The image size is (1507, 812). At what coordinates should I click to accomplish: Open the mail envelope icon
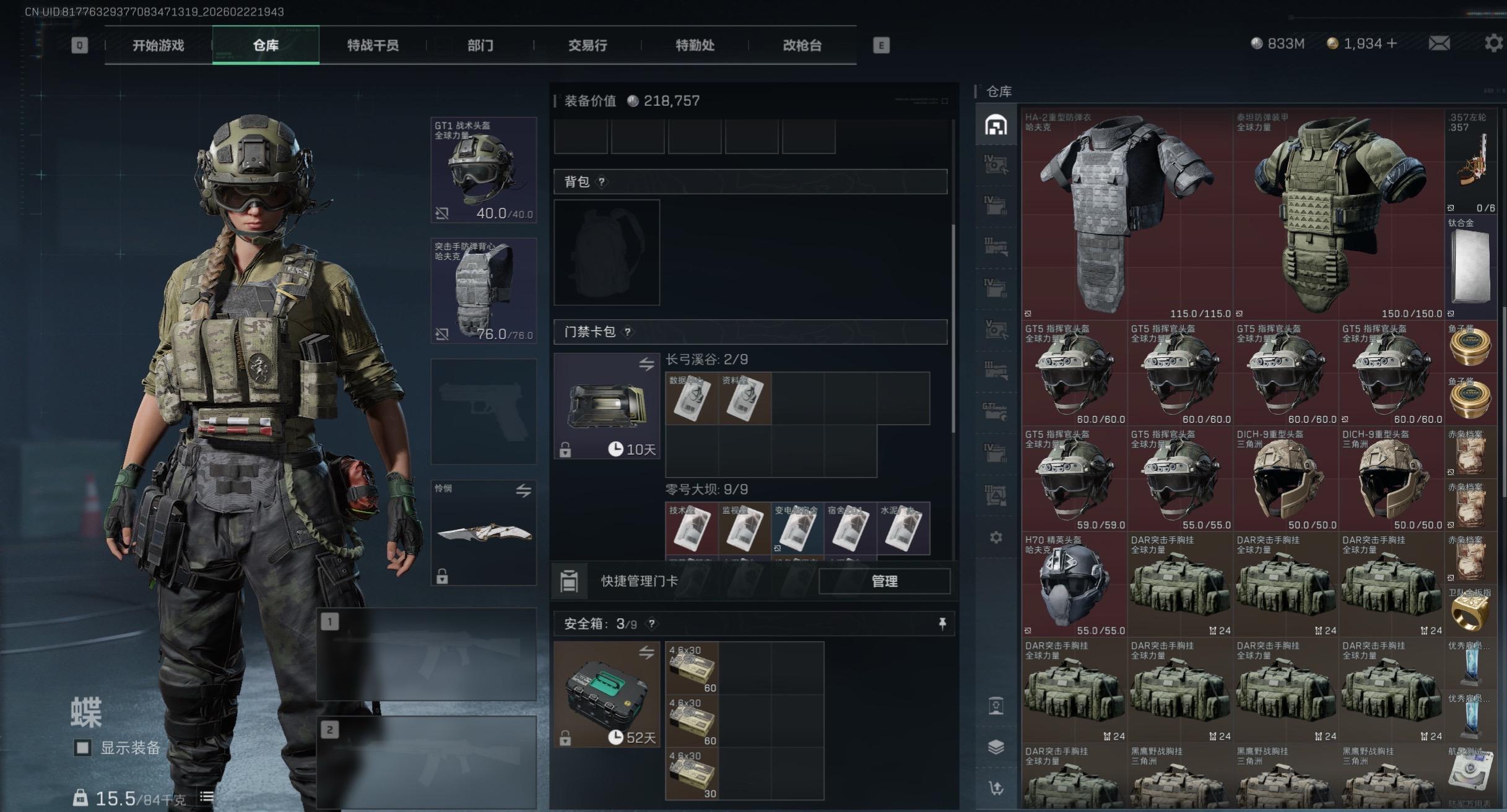1439,43
